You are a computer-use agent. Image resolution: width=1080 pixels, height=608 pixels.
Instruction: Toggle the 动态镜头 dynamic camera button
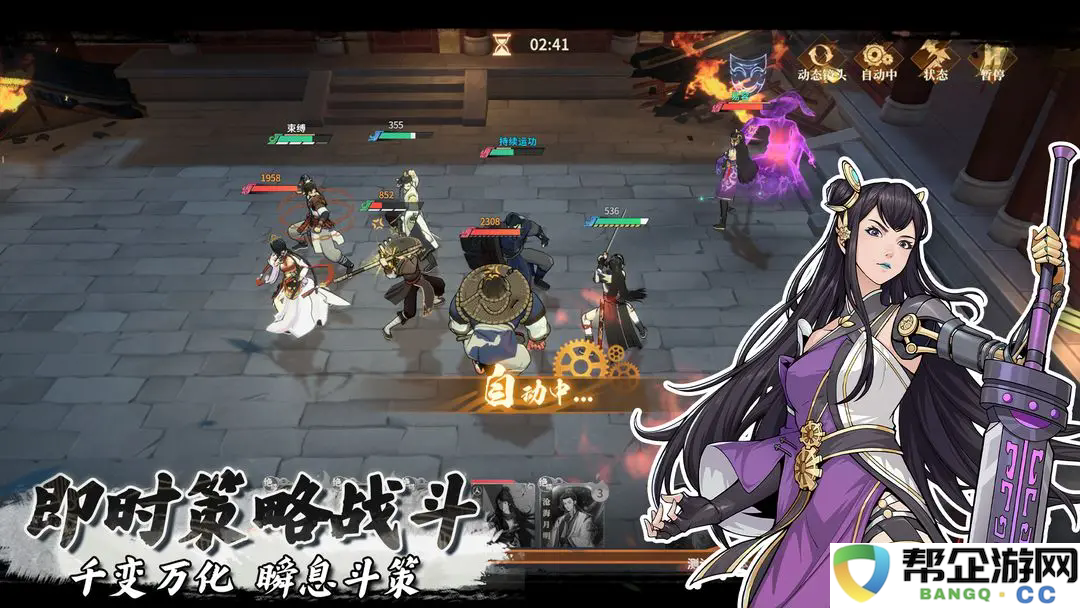click(x=822, y=58)
